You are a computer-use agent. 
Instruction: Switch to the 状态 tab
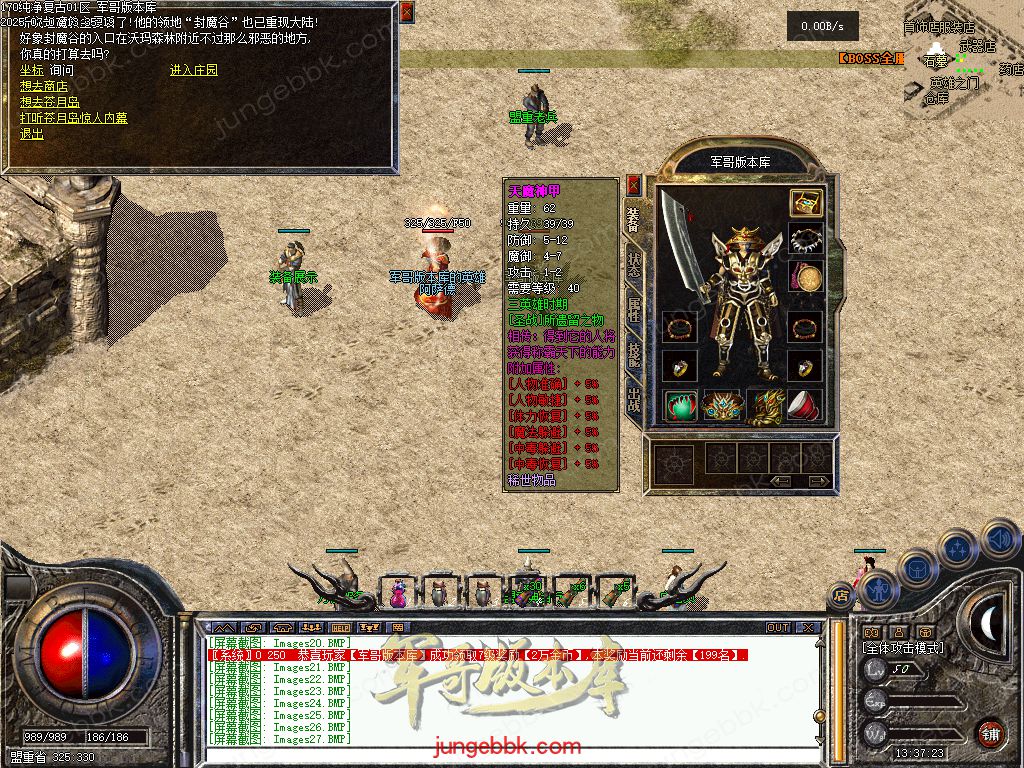coord(633,264)
